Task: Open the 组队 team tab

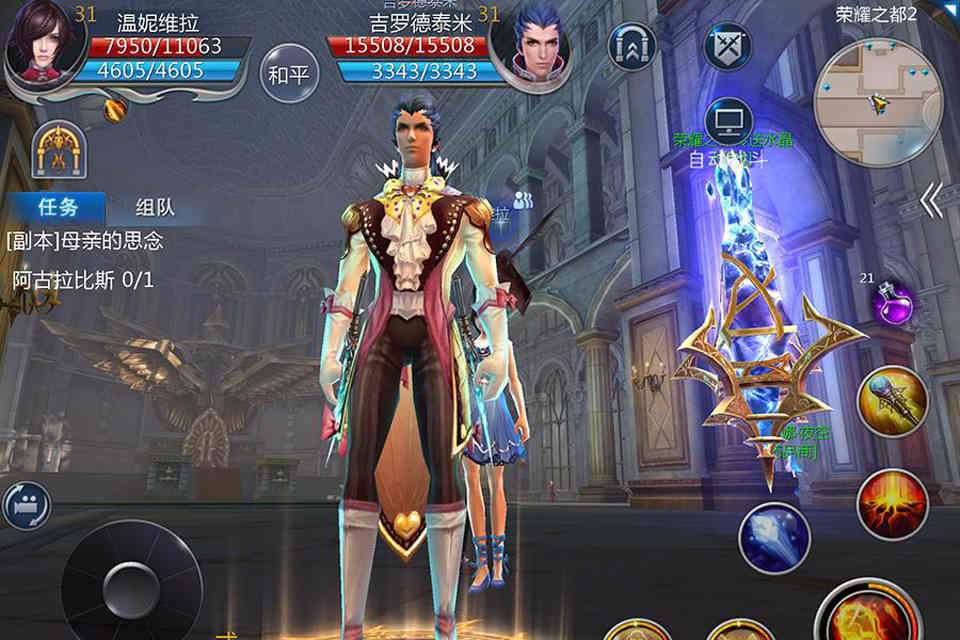Action: [x=155, y=207]
